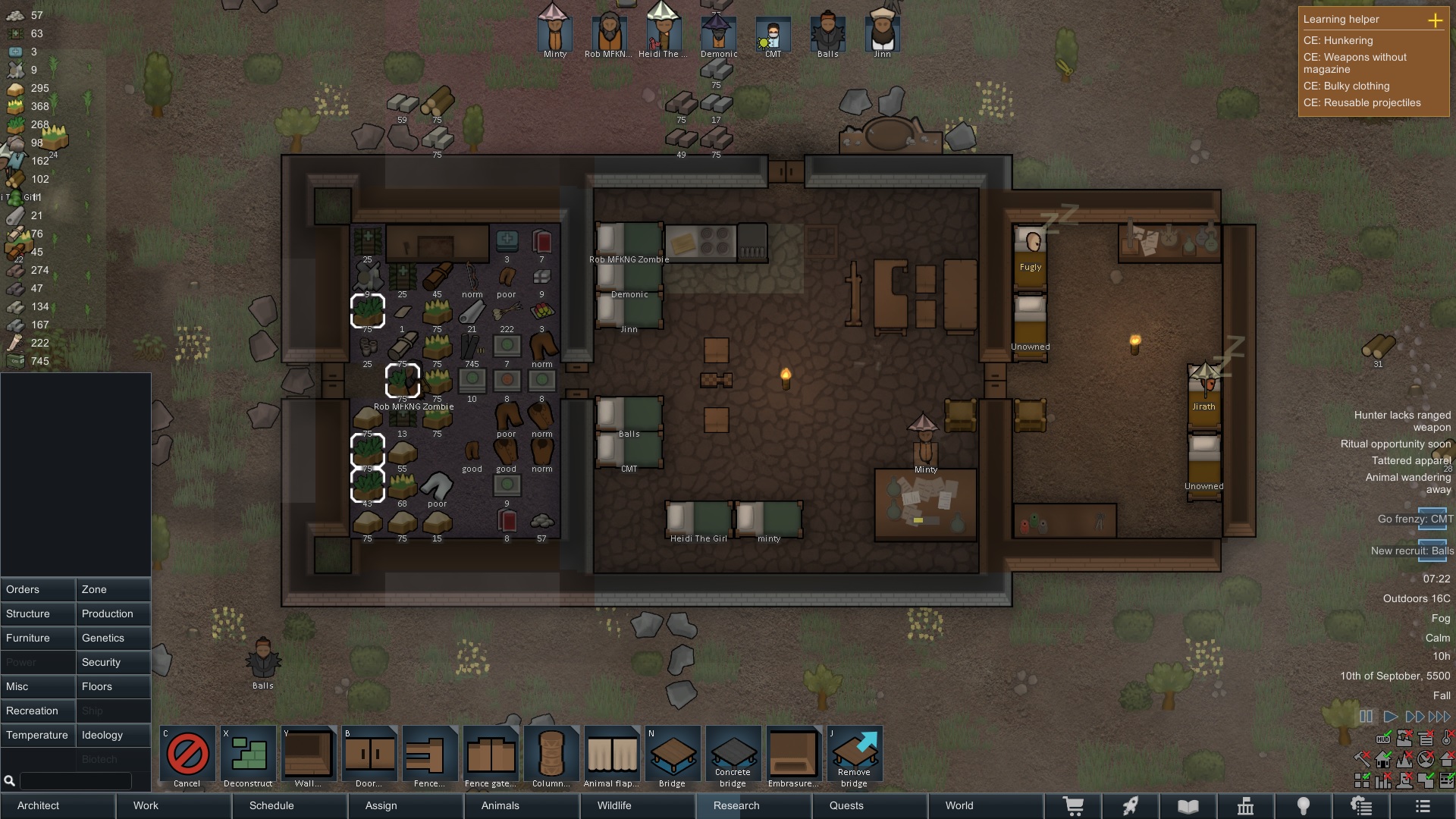The height and width of the screenshot is (819, 1456).
Task: Select colonist Minty's portrait
Action: click(554, 33)
